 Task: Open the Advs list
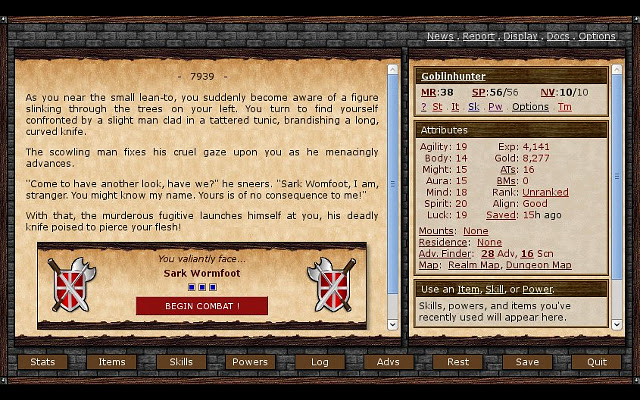pos(388,362)
